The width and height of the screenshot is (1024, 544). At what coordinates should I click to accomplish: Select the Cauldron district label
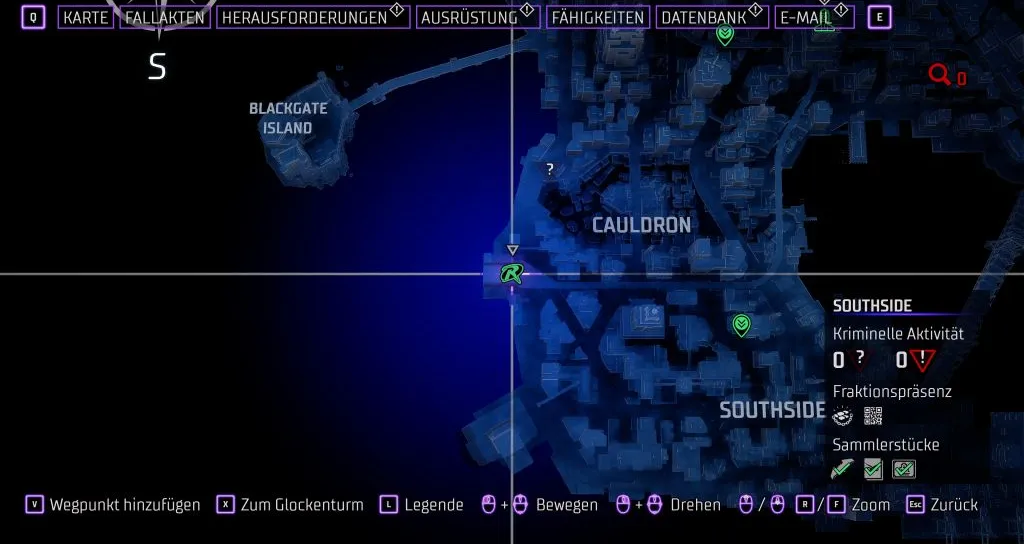pos(641,225)
